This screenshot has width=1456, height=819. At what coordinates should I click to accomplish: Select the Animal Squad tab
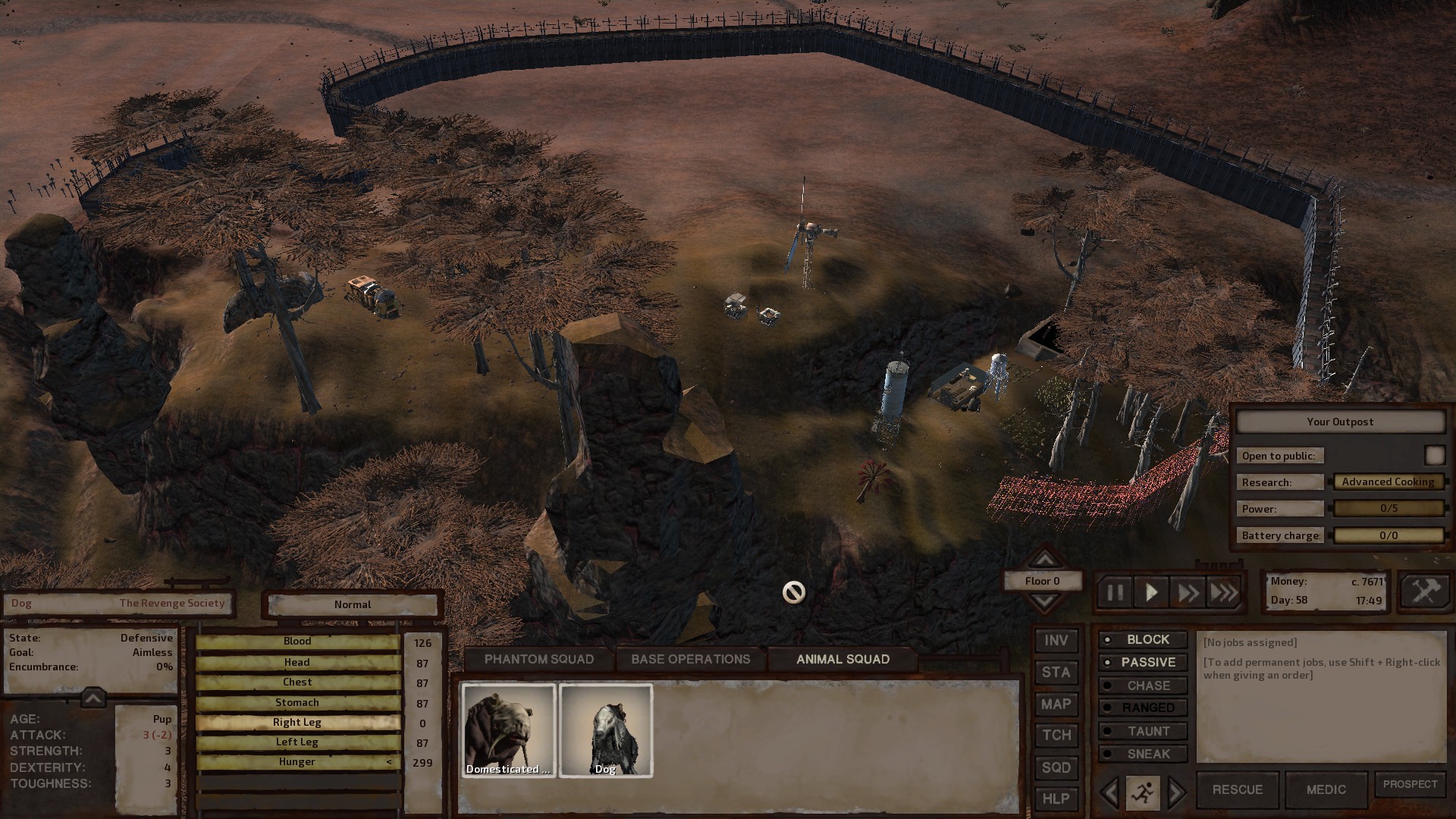click(x=843, y=659)
